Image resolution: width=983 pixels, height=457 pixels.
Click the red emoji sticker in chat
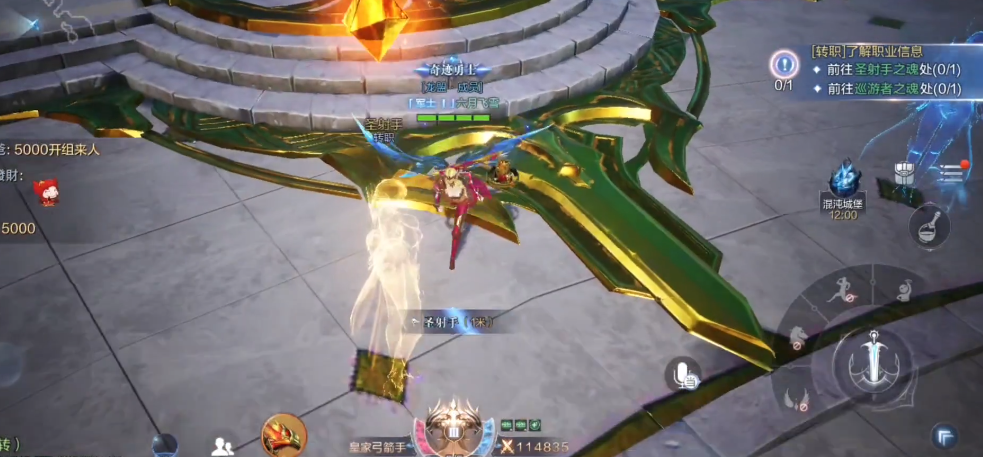pos(47,191)
